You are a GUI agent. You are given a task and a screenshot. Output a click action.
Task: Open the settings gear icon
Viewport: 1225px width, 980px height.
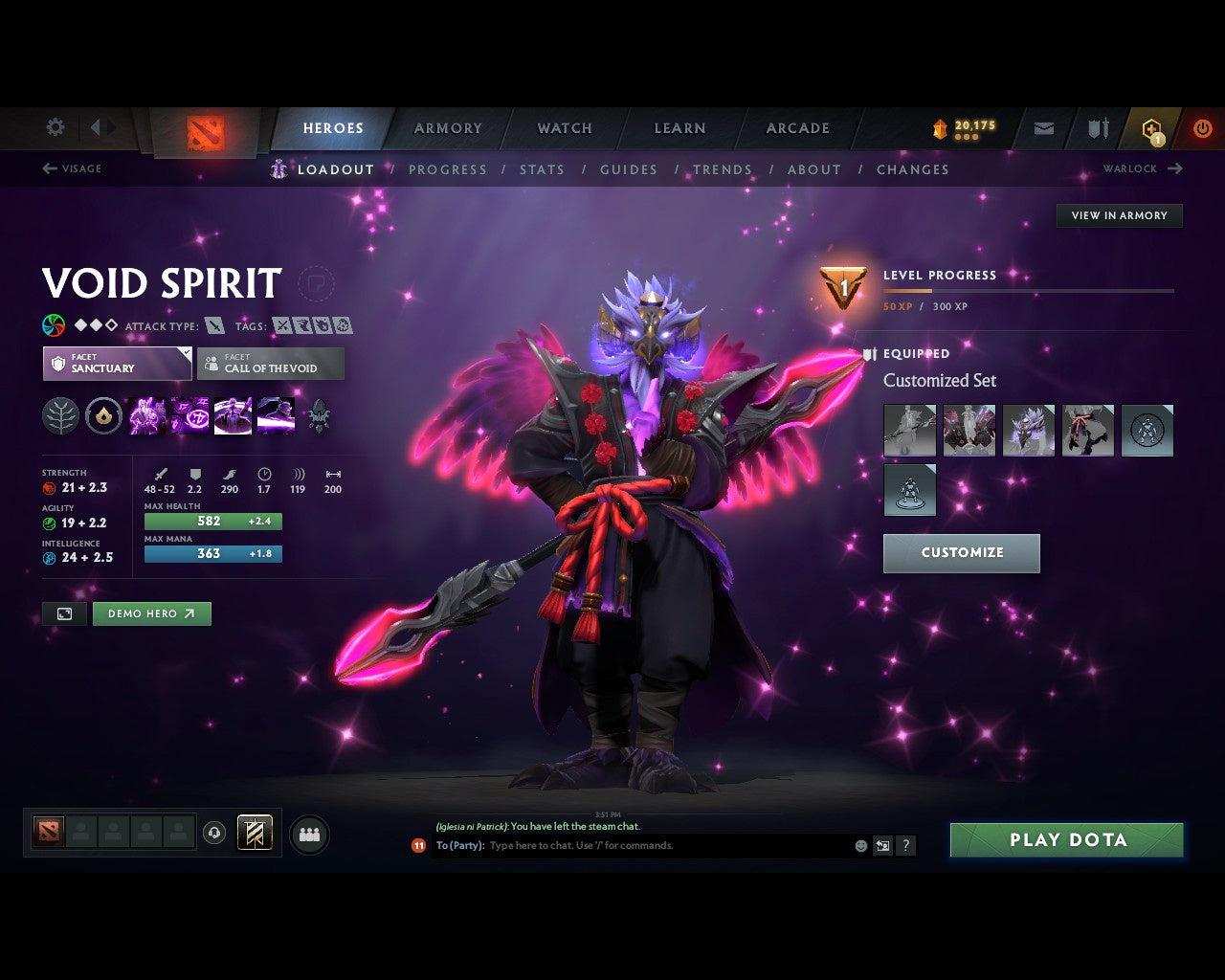[55, 126]
